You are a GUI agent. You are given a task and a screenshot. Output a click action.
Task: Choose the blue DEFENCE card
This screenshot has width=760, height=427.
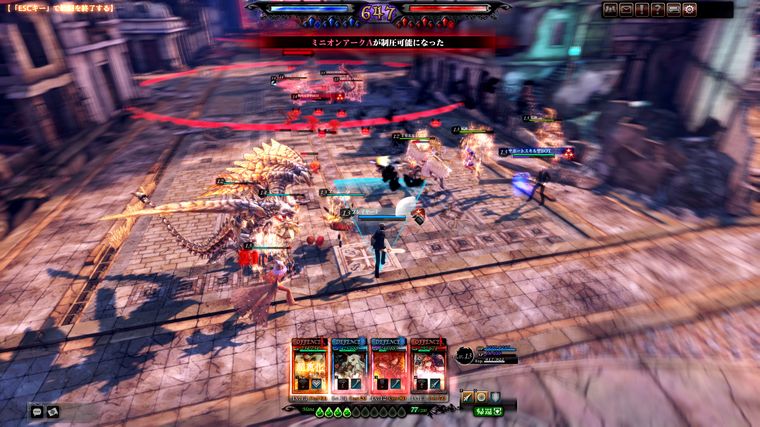click(349, 368)
